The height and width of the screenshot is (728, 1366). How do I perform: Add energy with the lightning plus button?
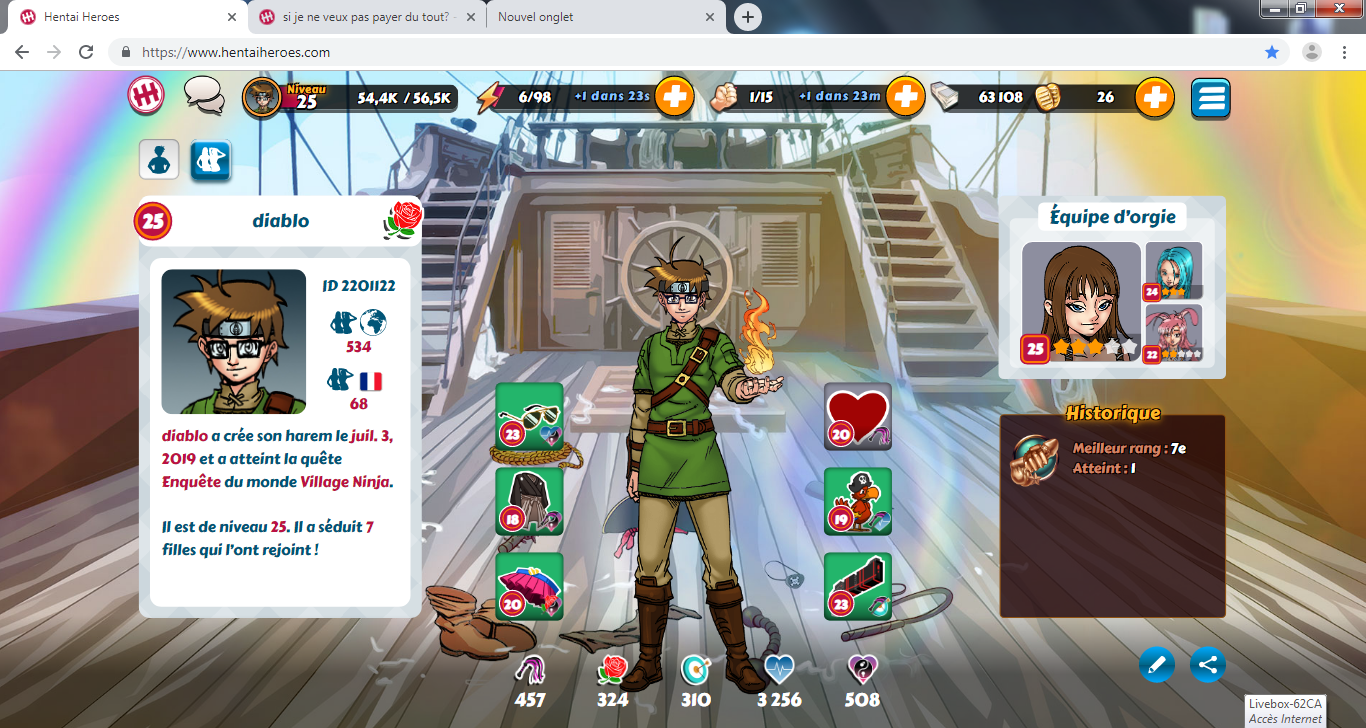tap(675, 97)
